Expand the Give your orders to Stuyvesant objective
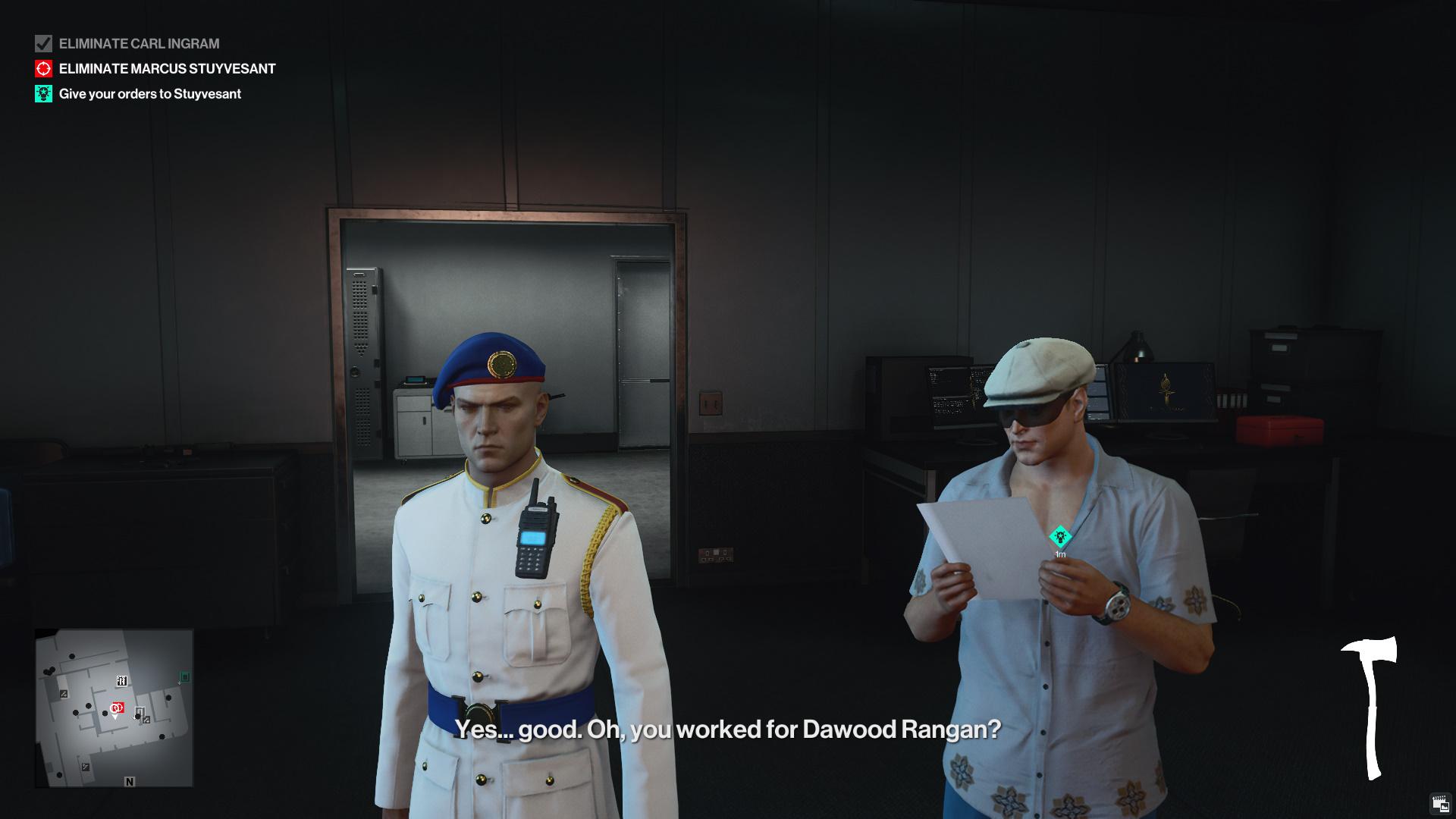Viewport: 1456px width, 819px height. click(x=150, y=94)
